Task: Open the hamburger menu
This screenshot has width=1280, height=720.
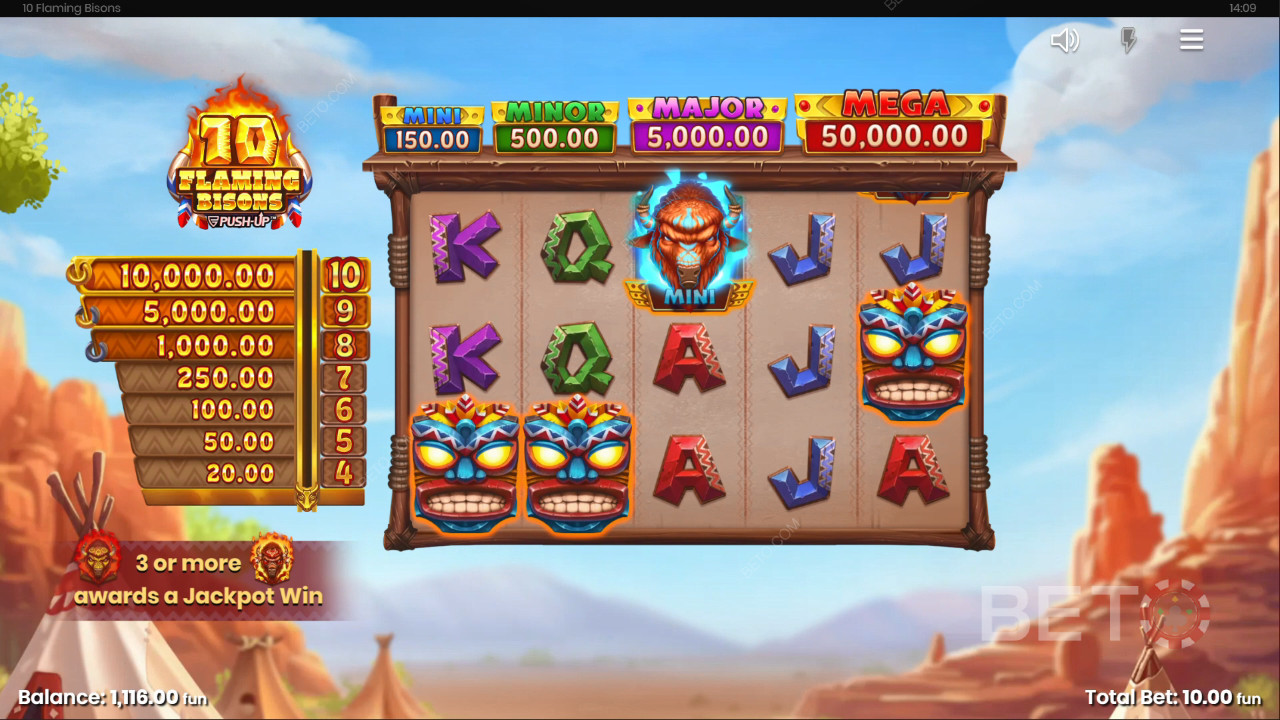Action: click(x=1191, y=40)
